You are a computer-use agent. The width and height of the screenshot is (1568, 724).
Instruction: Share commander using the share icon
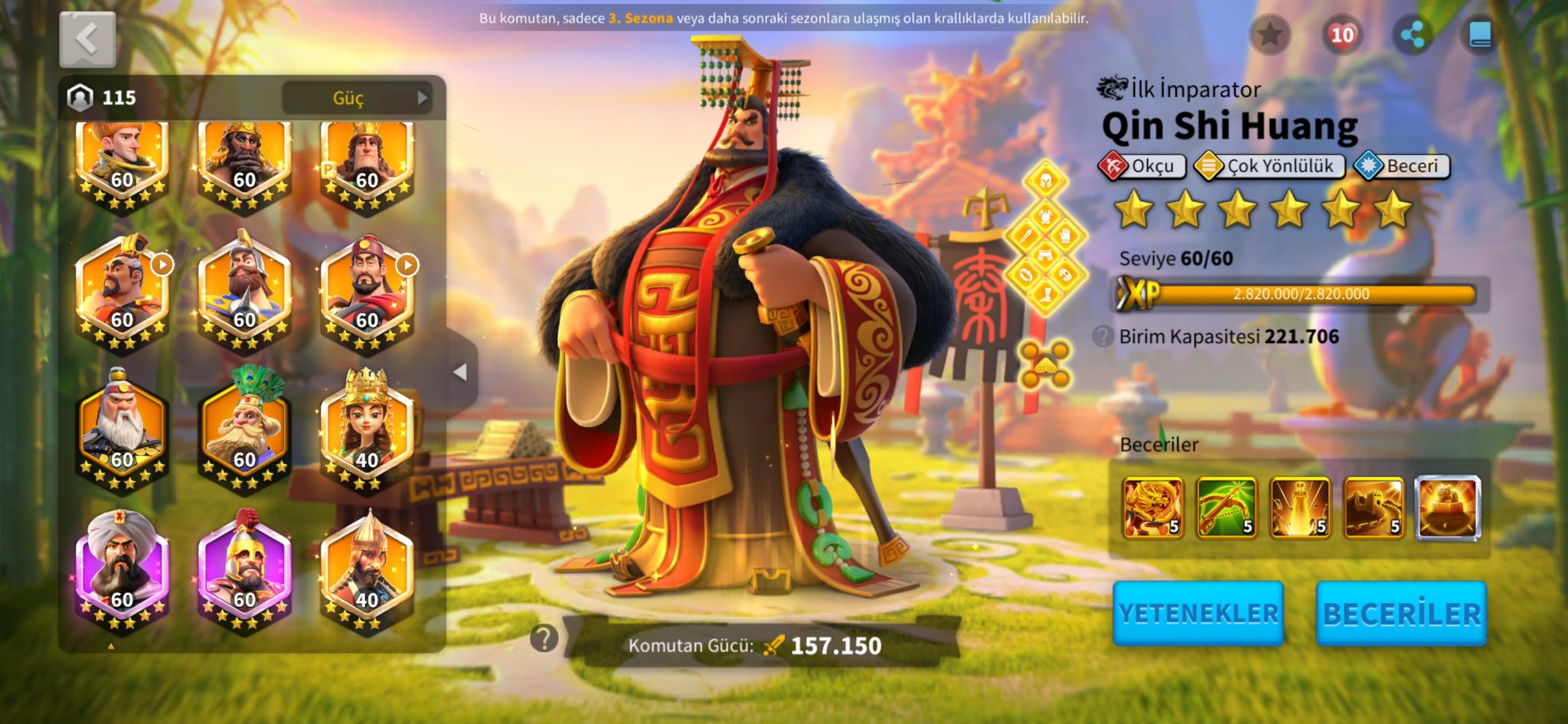point(1412,34)
